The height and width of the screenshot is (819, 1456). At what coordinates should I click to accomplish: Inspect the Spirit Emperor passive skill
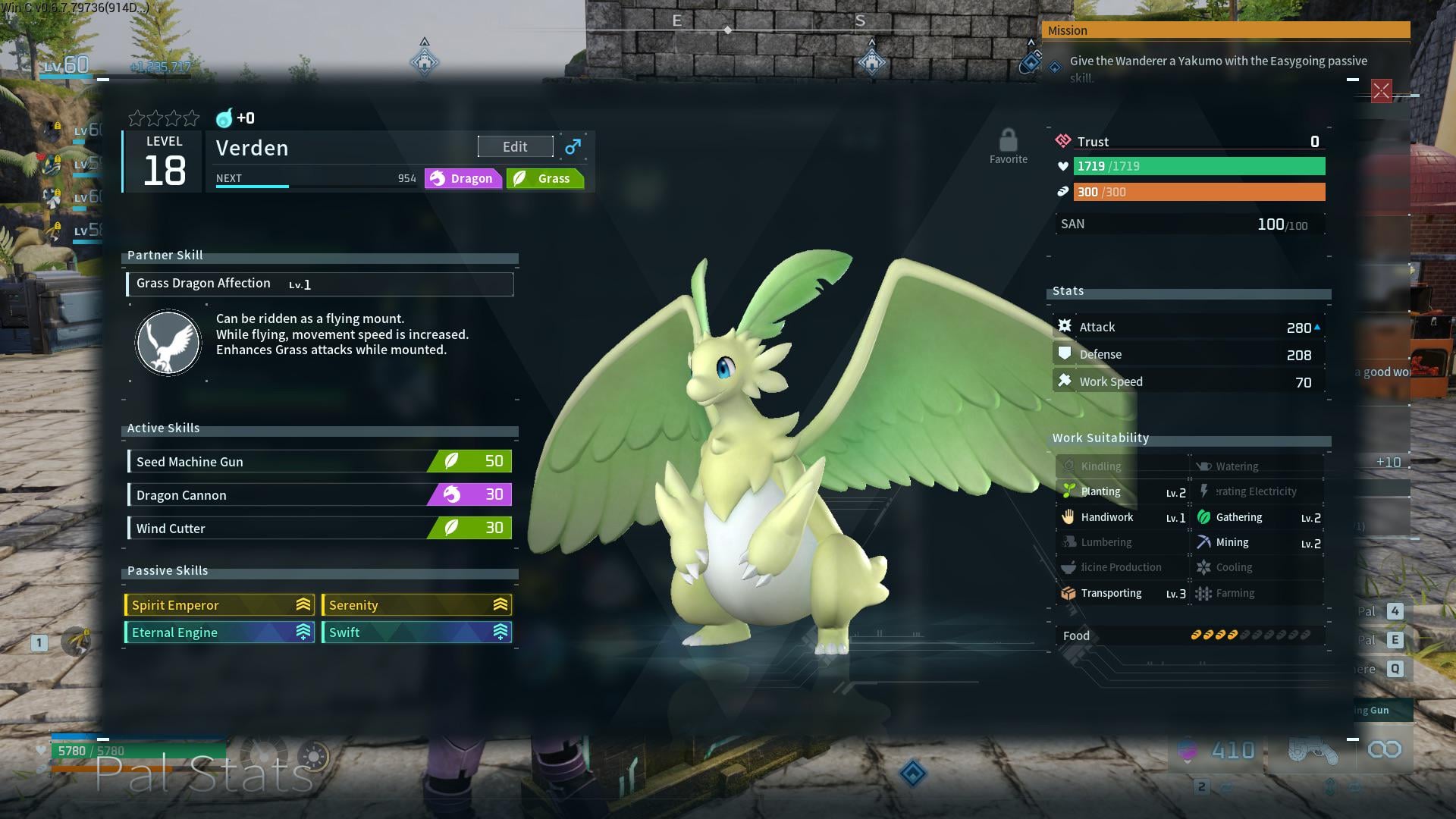(x=220, y=604)
